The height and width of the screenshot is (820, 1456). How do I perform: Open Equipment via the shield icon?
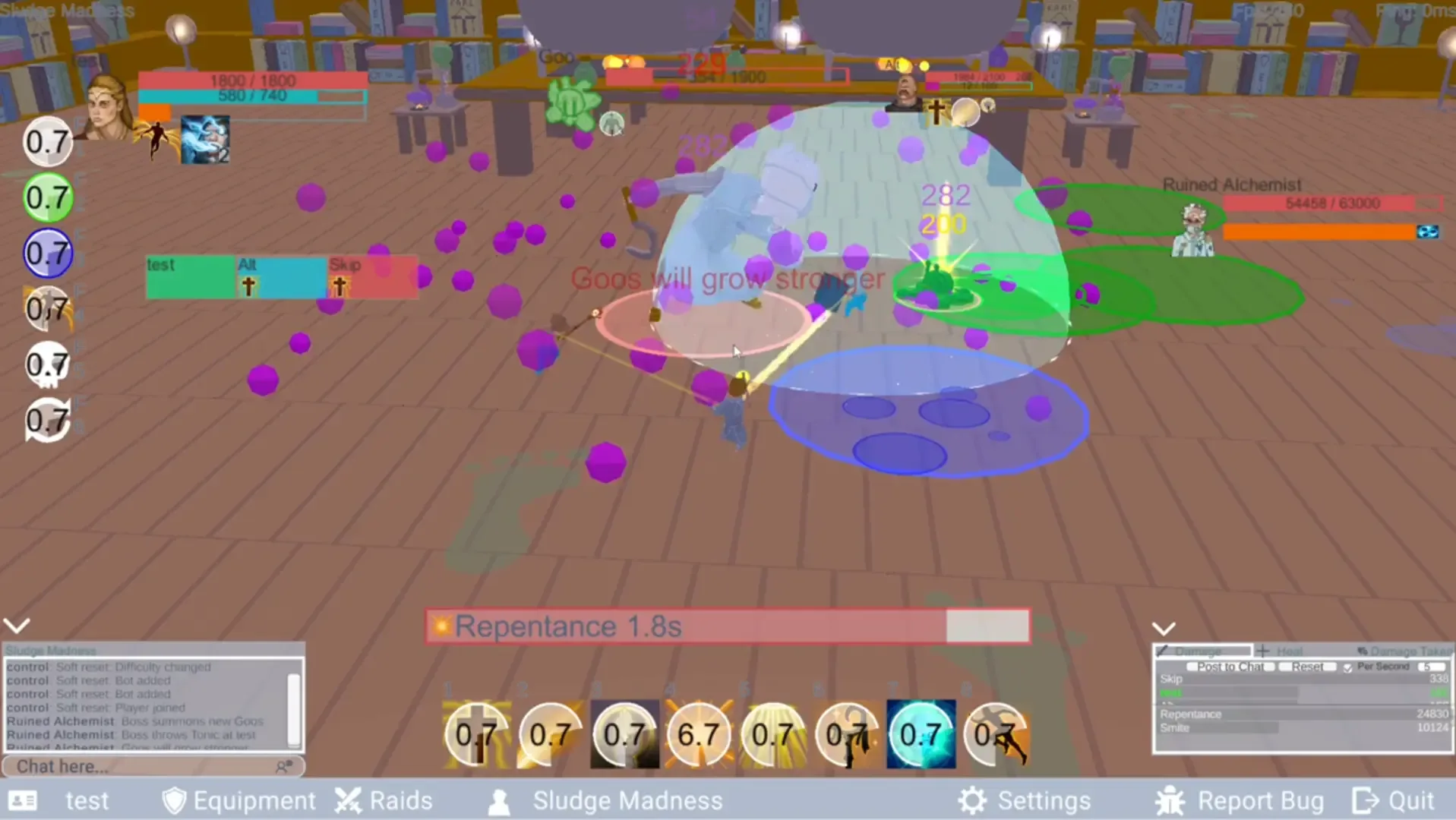coord(175,799)
